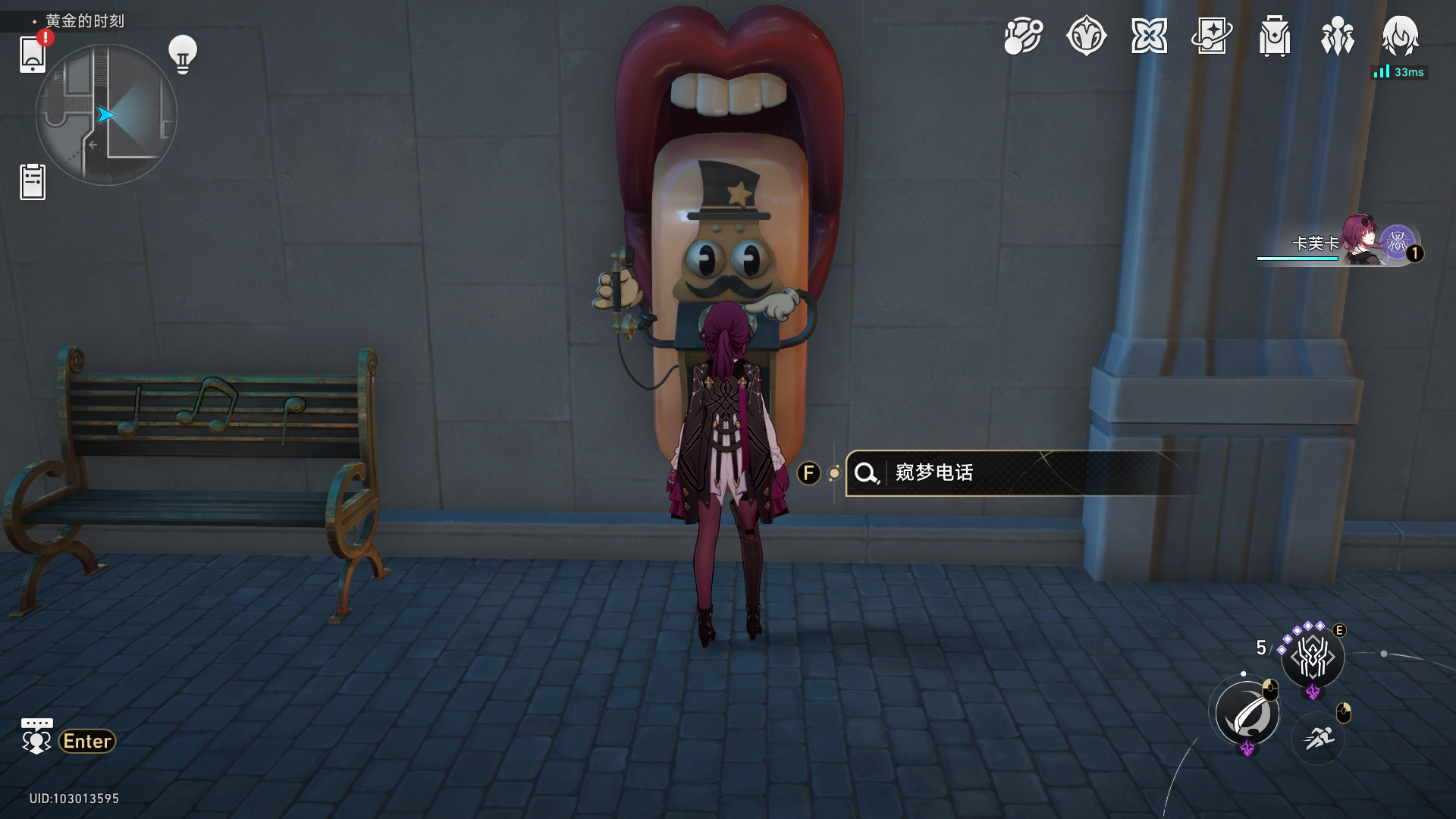This screenshot has width=1456, height=819.
Task: Select the 窥梦电话 interaction prompt
Action: click(x=1016, y=473)
